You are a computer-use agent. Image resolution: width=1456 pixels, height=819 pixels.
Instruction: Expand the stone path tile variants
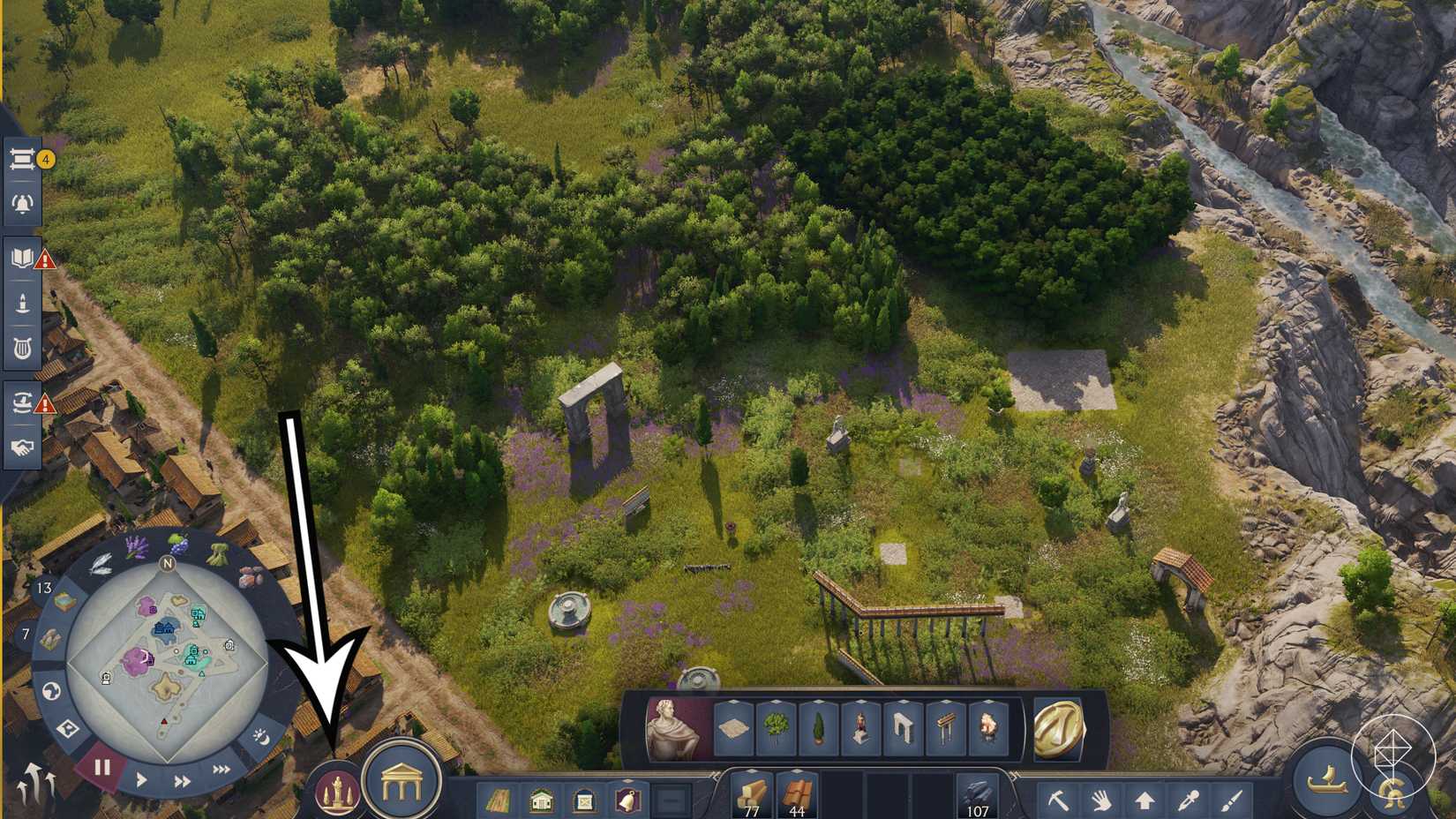pyautogui.click(x=732, y=701)
